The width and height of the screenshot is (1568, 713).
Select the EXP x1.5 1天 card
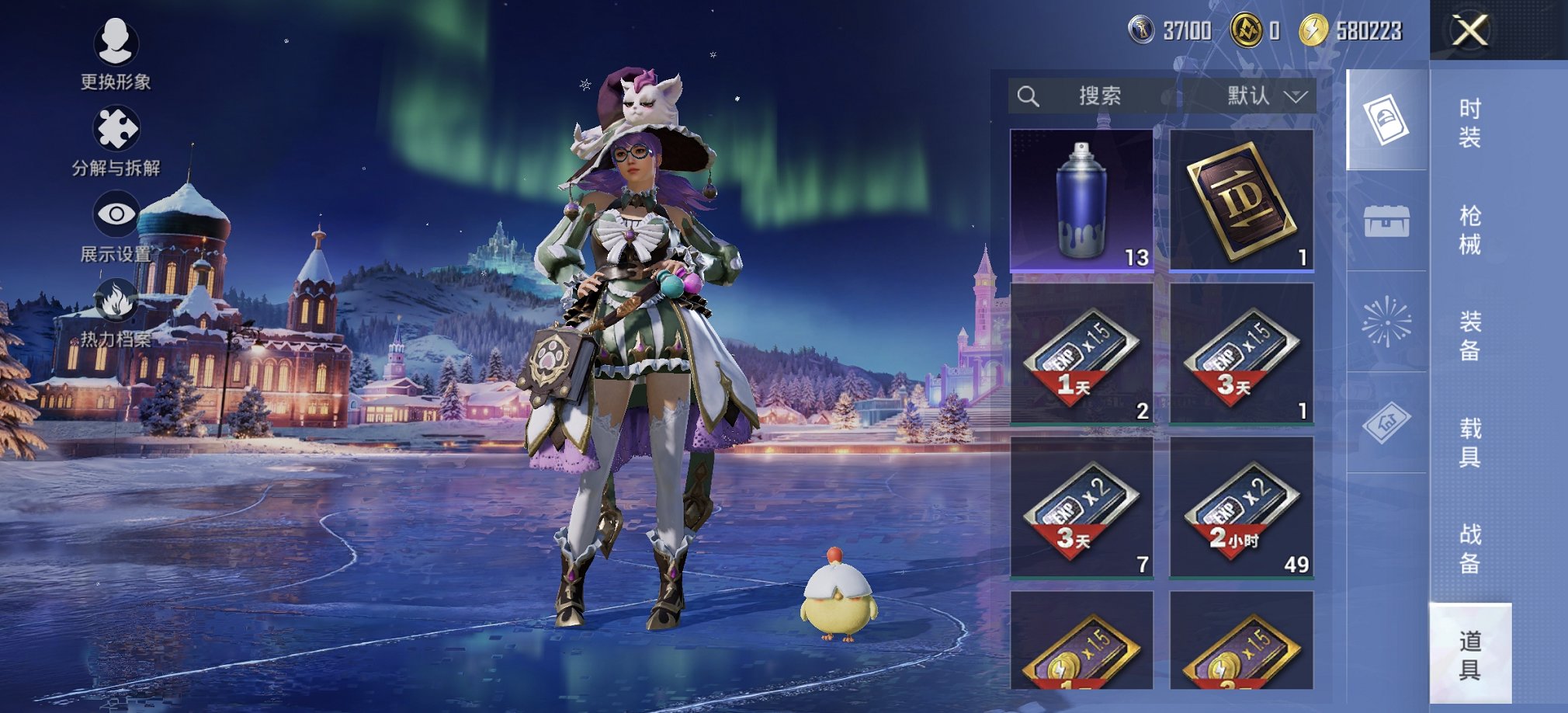pos(1081,353)
